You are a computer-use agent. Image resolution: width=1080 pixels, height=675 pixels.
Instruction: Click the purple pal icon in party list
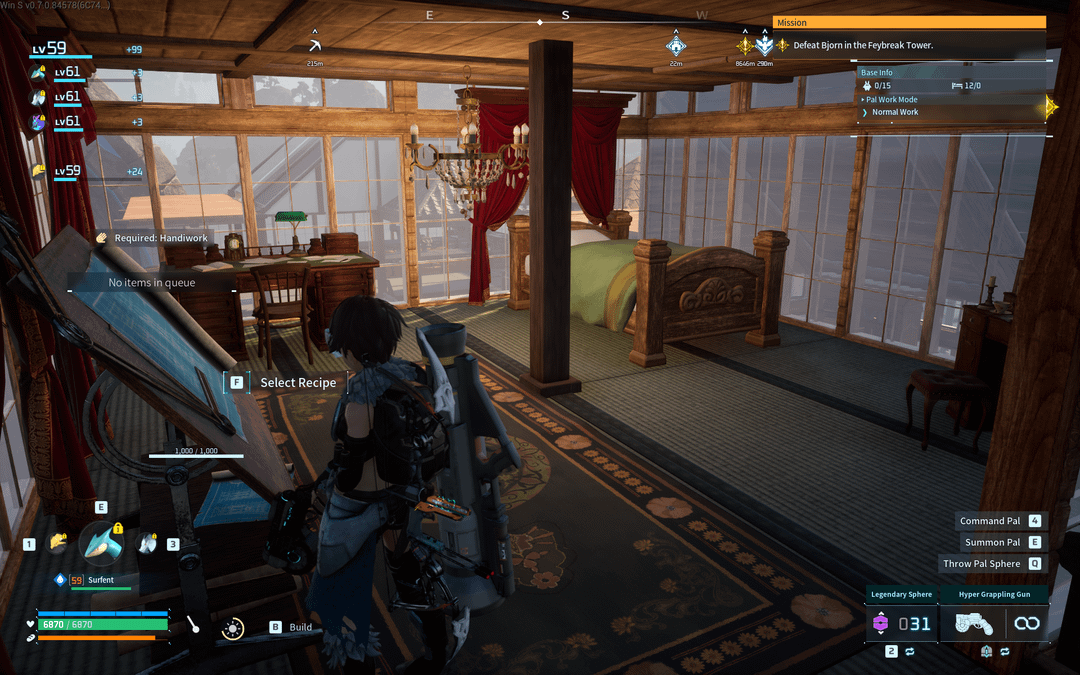pos(39,122)
